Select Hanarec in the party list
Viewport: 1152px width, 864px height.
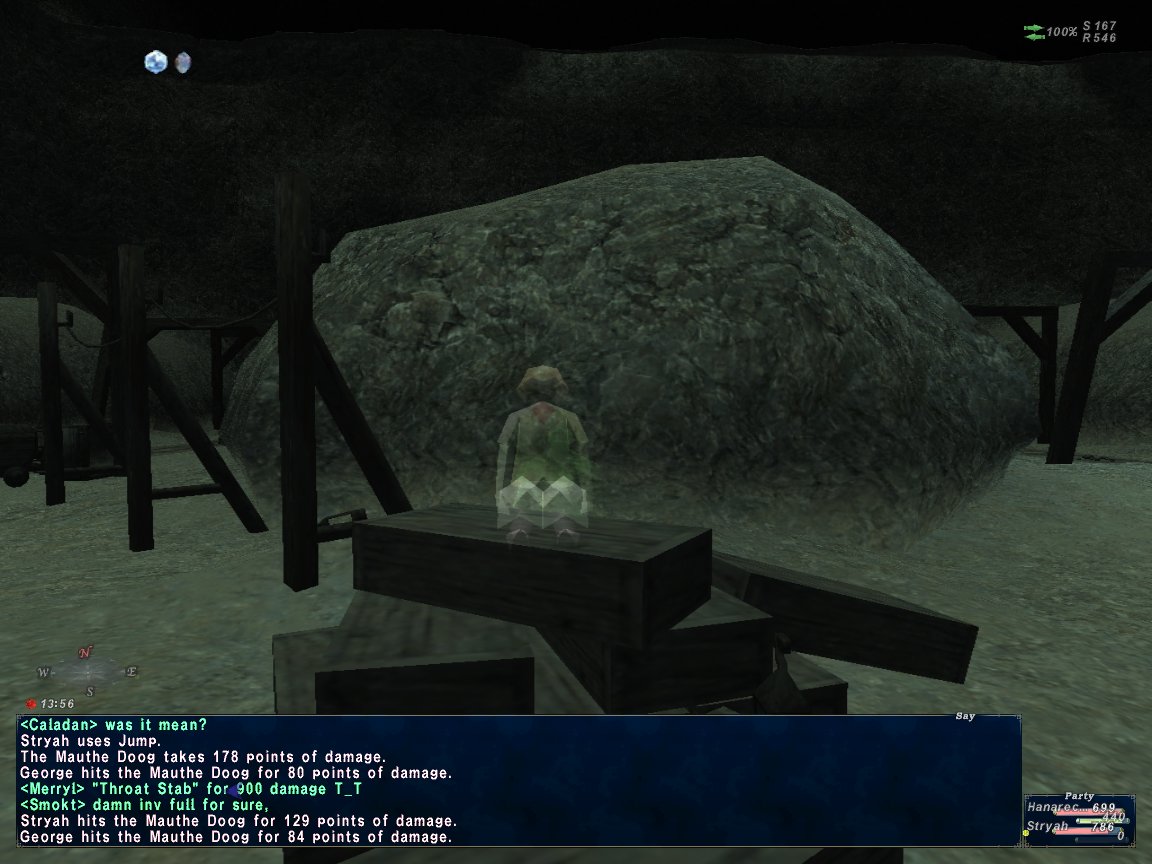coord(1053,807)
